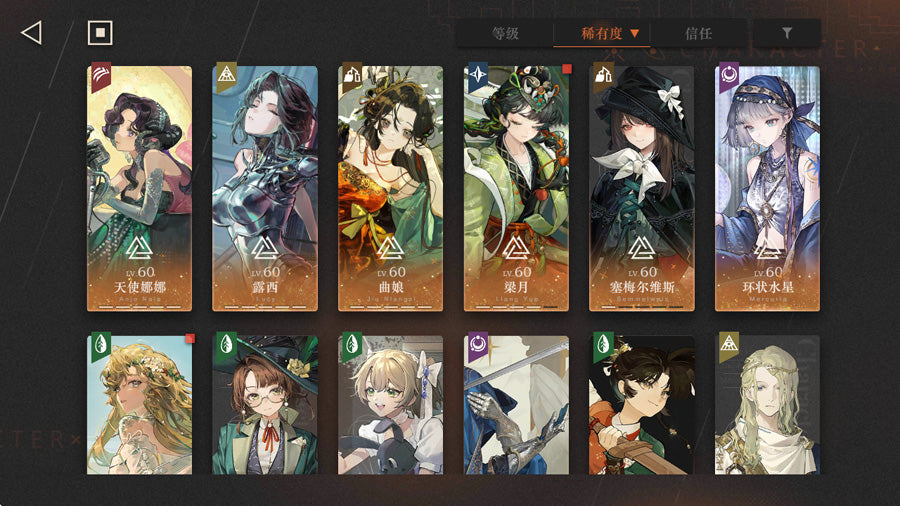
Task: Pick the blonde maid with black rabbit
Action: (x=391, y=404)
